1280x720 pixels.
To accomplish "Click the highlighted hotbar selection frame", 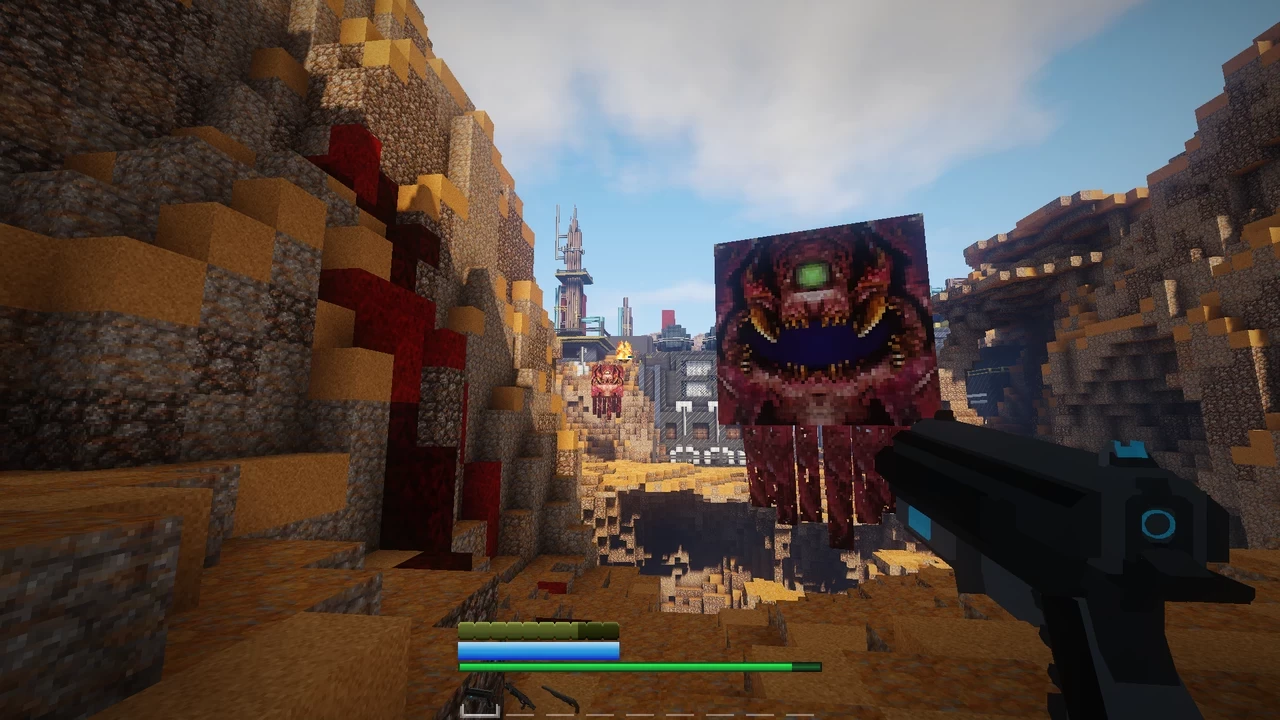I will (x=480, y=710).
